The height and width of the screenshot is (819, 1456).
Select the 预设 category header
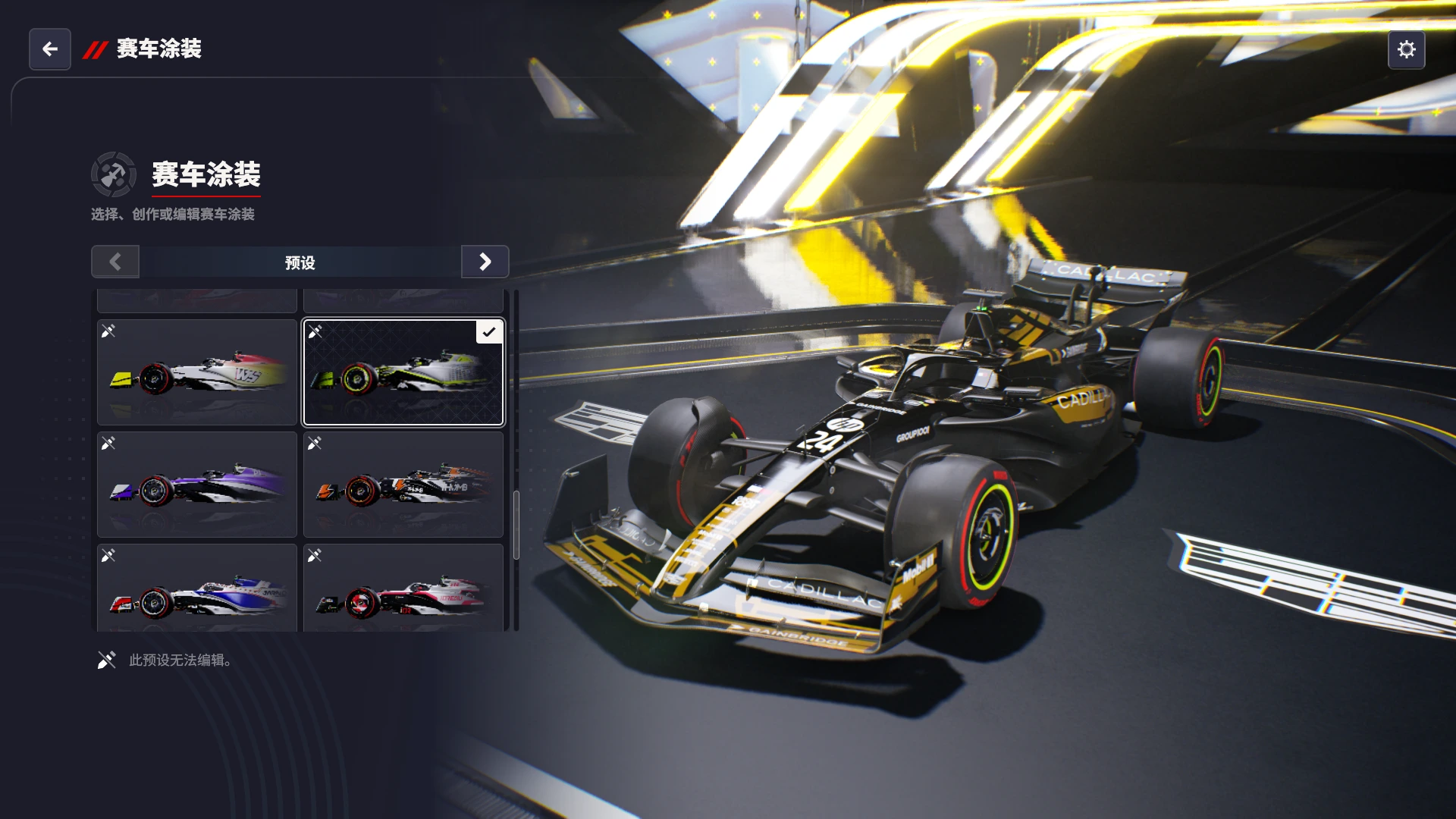point(300,262)
